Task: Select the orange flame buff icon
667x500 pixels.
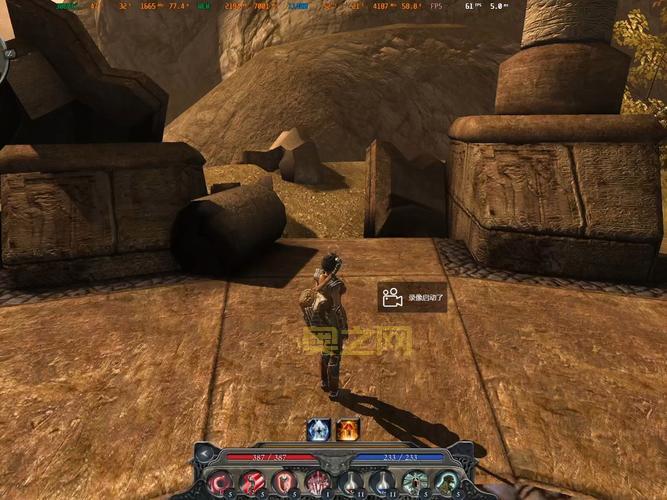Action: point(347,429)
